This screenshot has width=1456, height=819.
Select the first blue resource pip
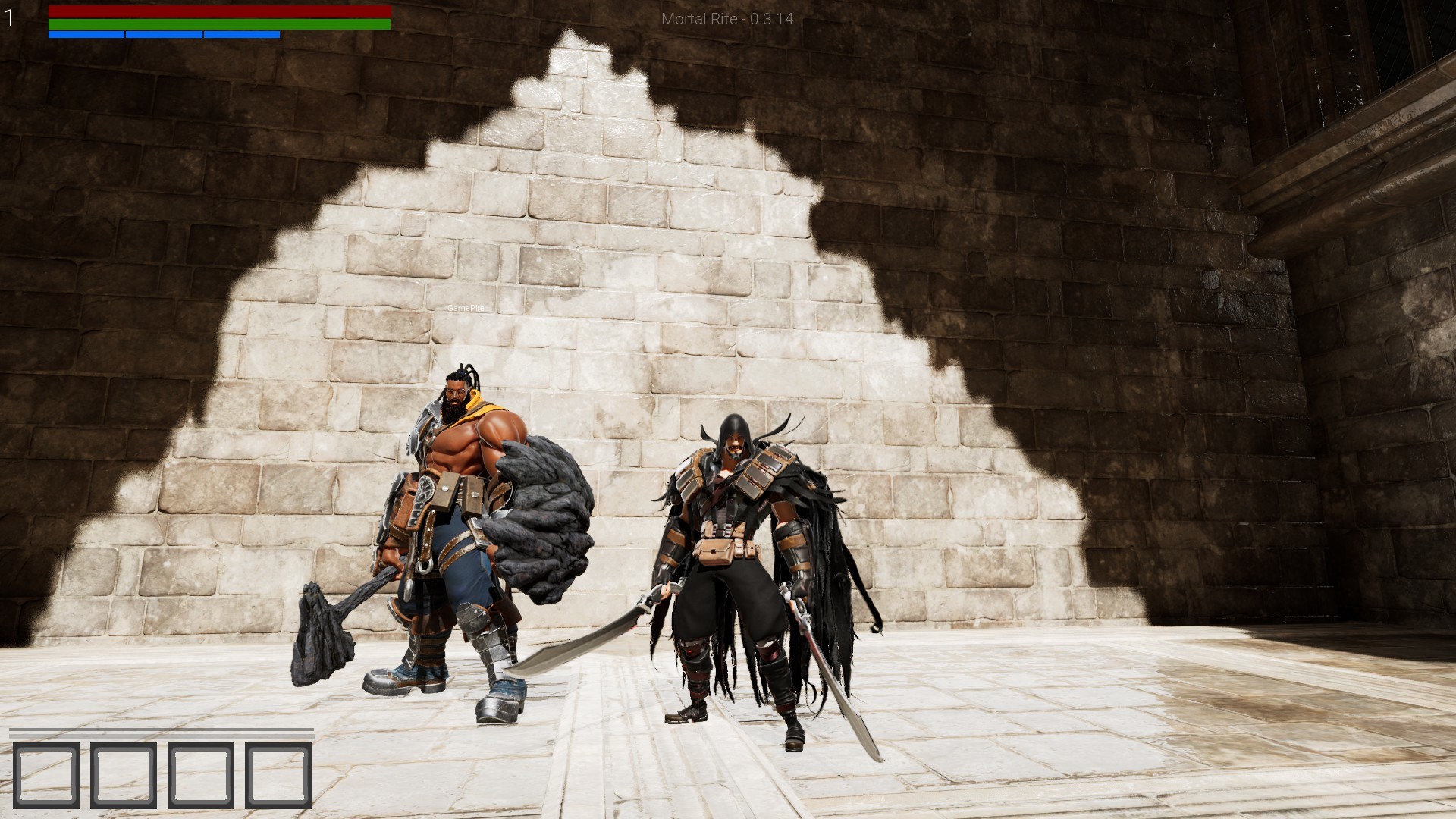tap(86, 34)
